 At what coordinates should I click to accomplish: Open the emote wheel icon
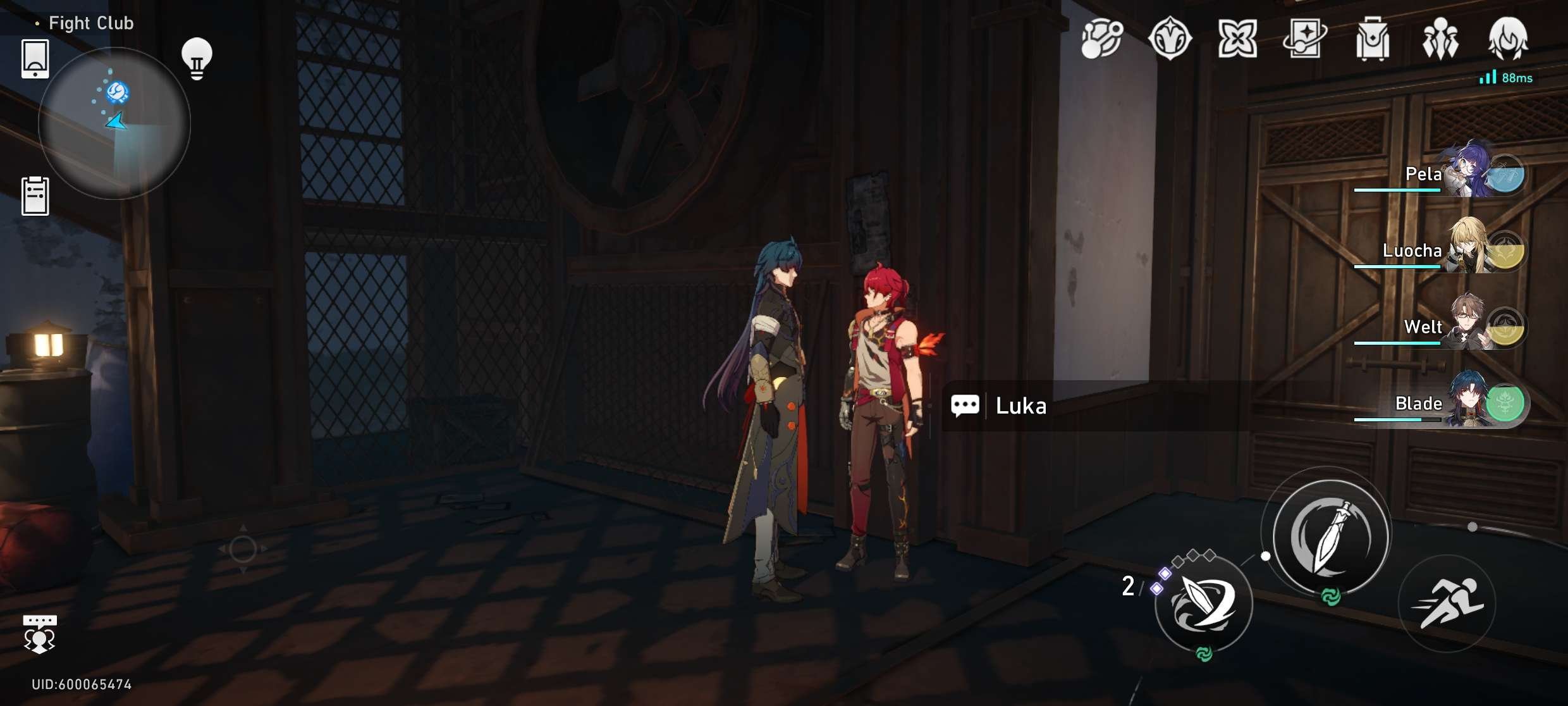point(39,633)
